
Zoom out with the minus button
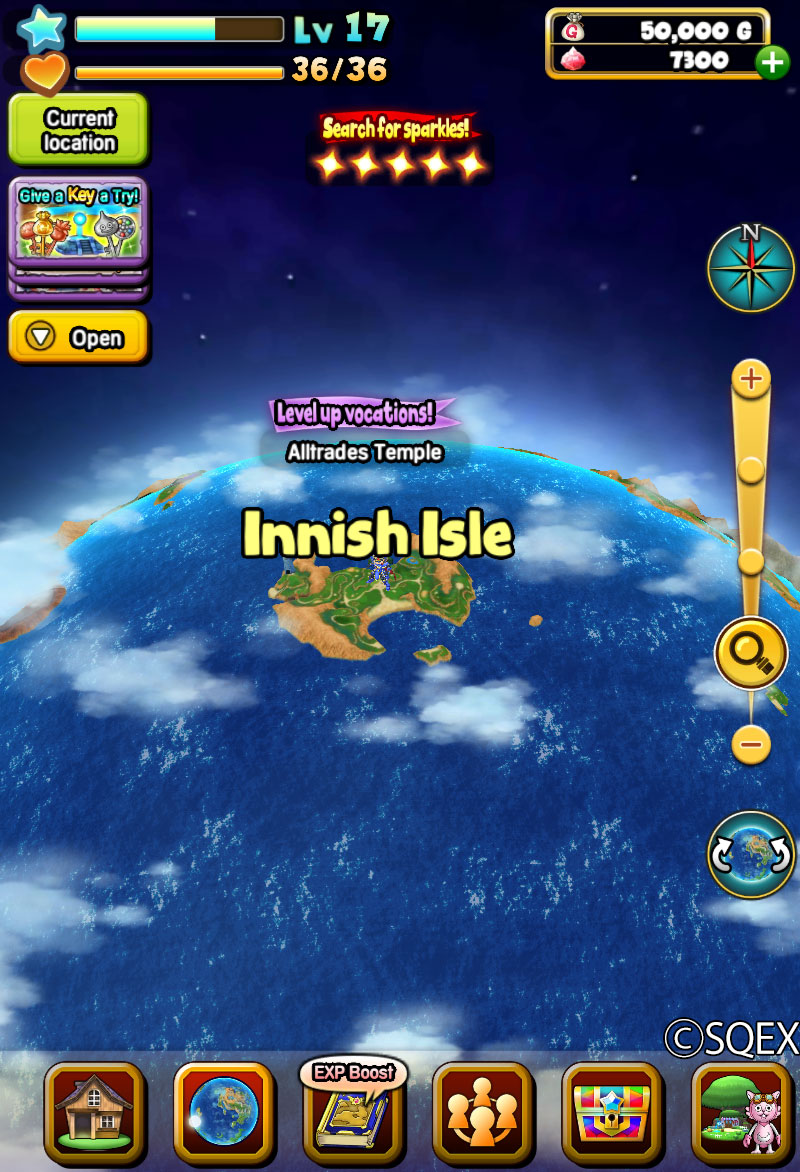pos(751,744)
